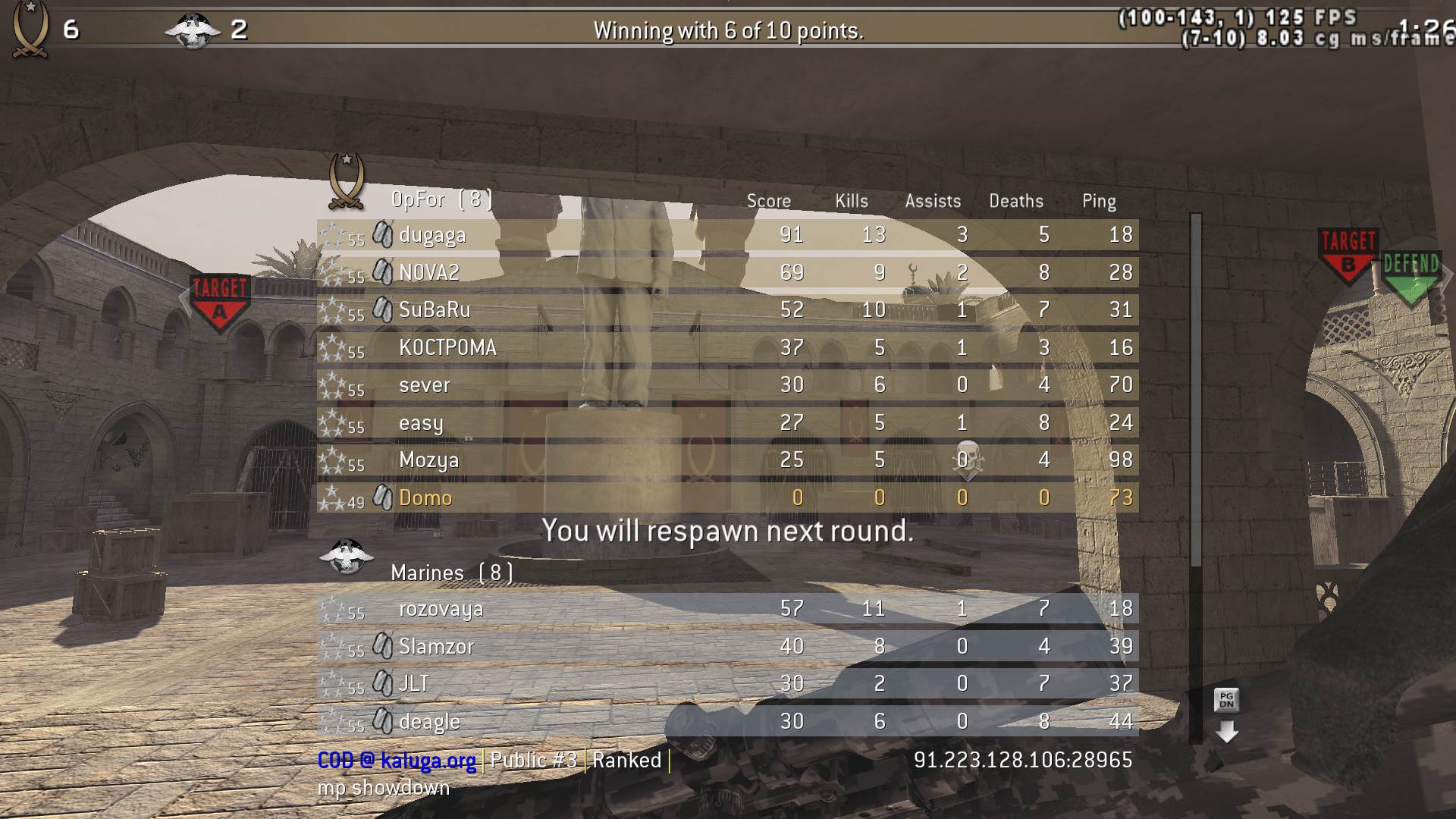Sort the scoreboard by Kills header
The height and width of the screenshot is (819, 1456).
click(850, 201)
